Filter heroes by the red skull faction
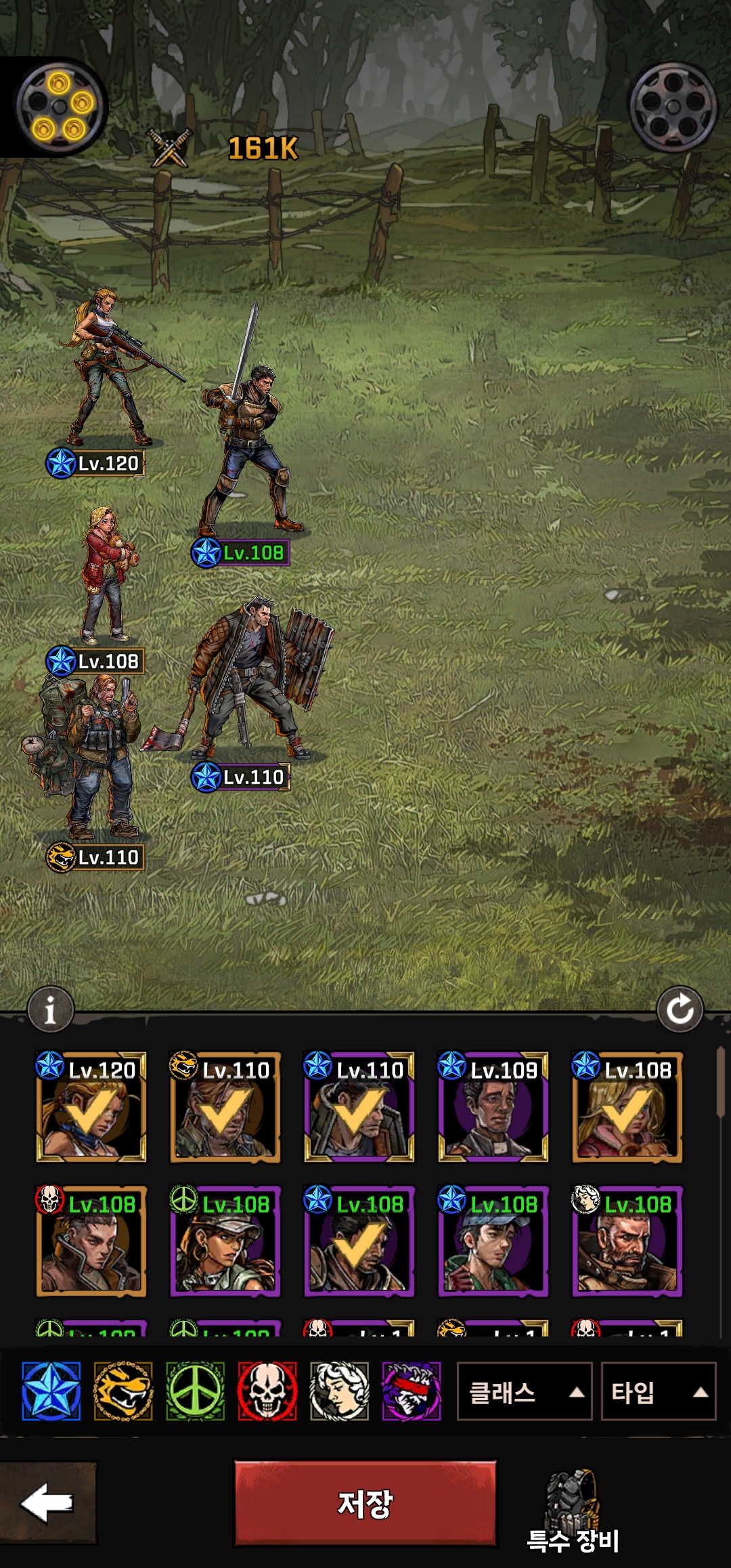731x1568 pixels. coord(267,1391)
